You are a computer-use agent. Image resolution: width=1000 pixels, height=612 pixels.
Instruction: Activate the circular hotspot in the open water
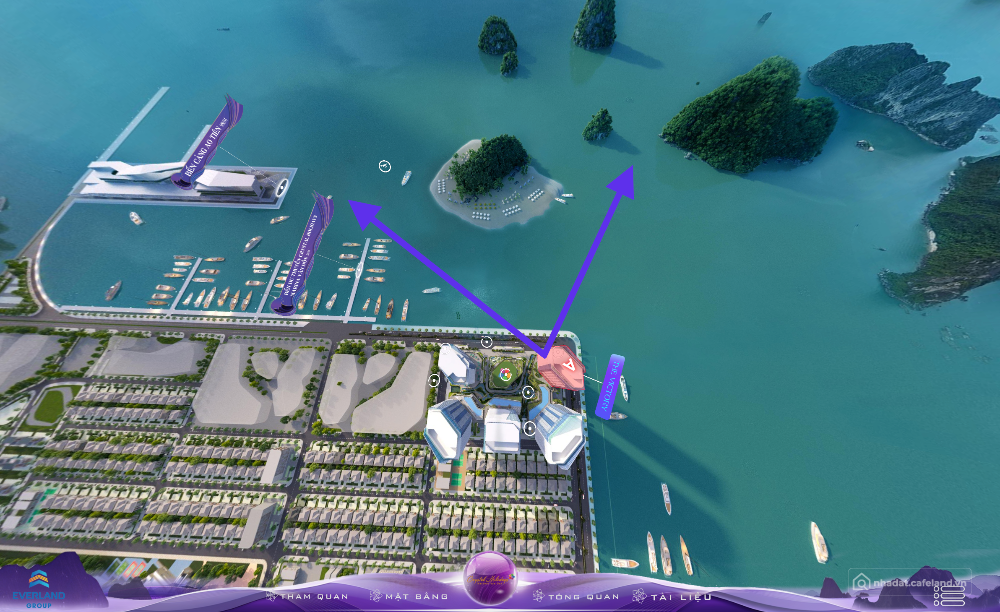(385, 166)
